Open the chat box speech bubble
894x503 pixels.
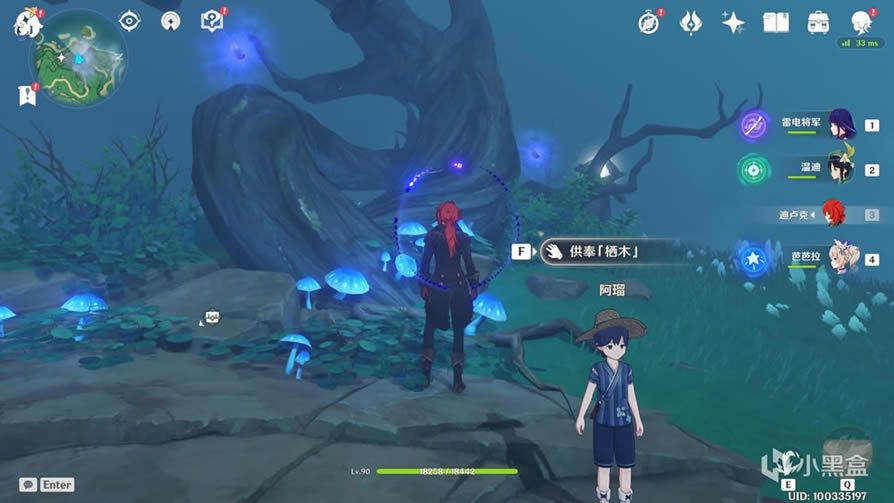point(28,485)
